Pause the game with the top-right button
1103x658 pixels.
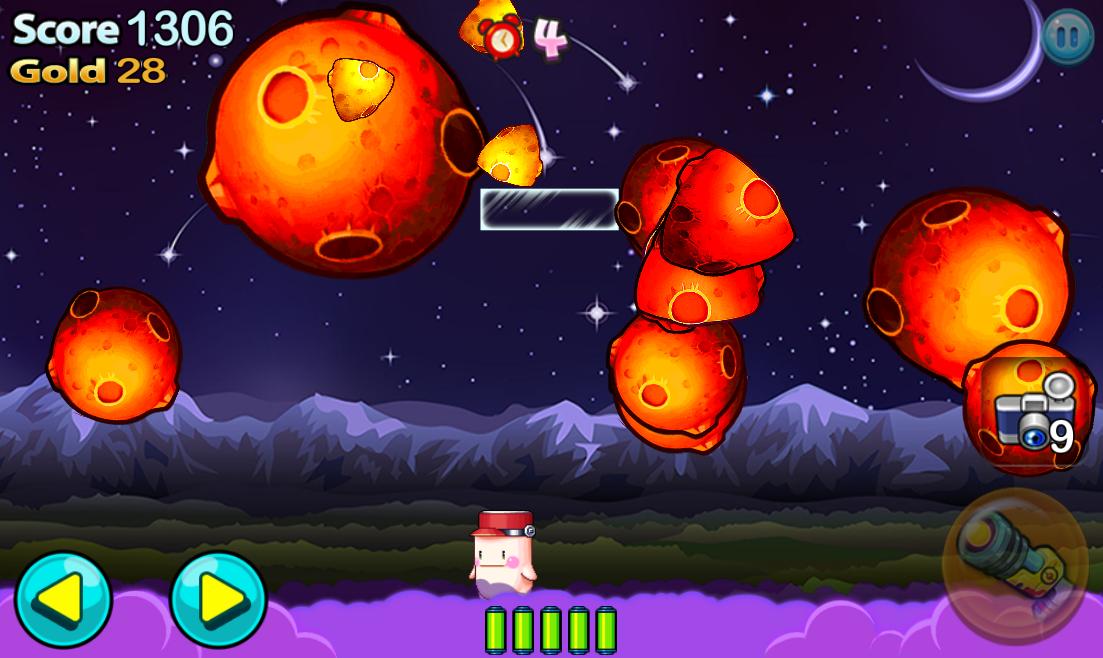1067,37
